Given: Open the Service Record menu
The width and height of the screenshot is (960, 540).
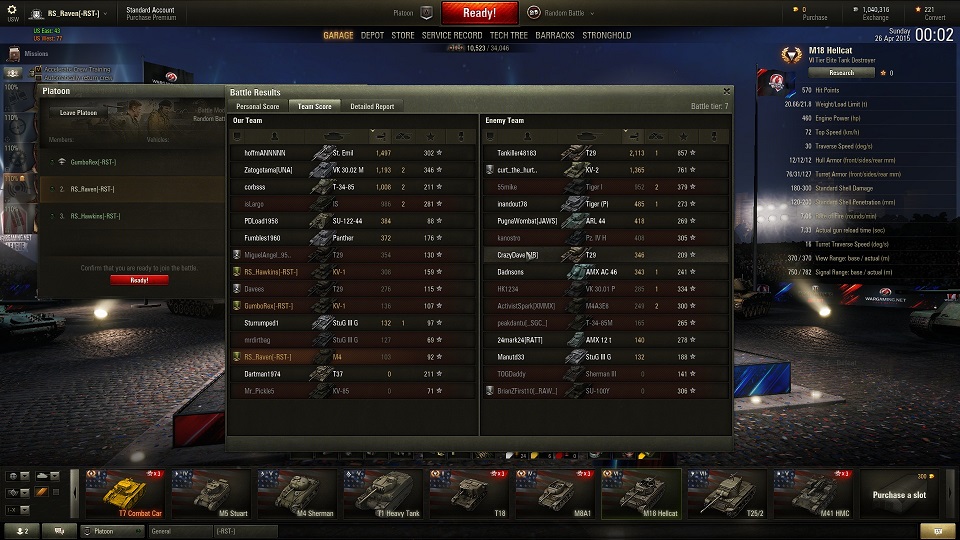Looking at the screenshot, I should (x=452, y=35).
